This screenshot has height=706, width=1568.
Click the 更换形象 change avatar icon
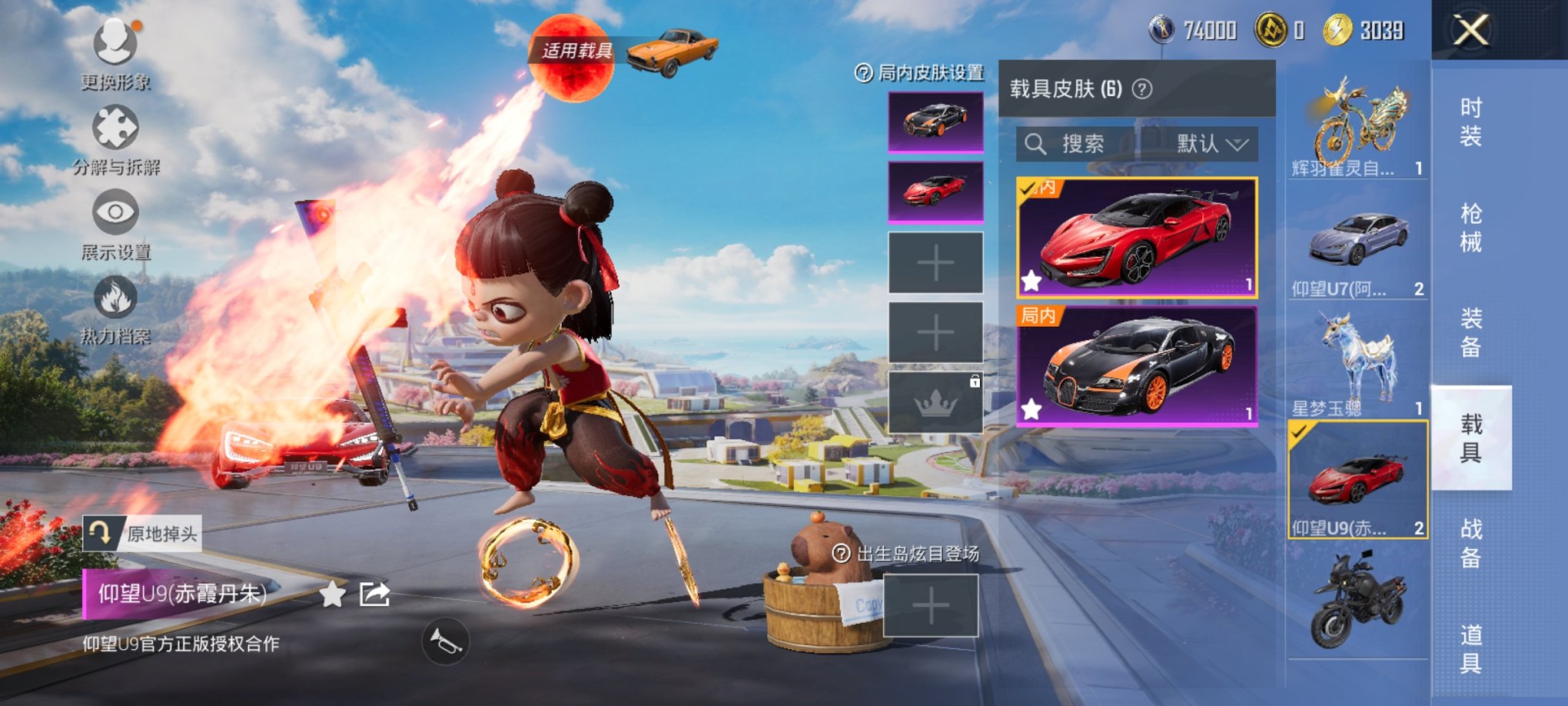pos(114,42)
